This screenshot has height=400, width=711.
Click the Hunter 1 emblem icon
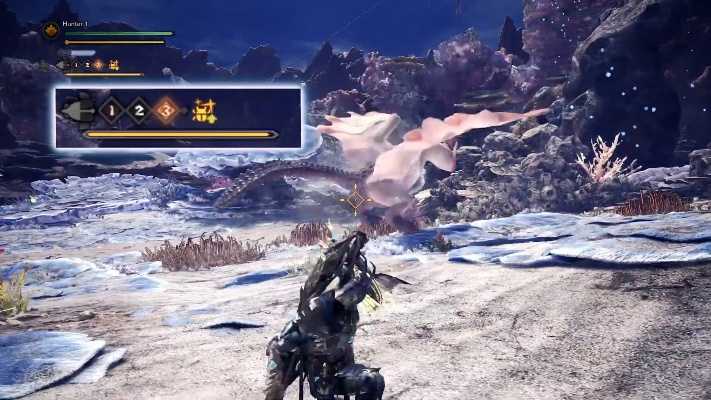click(x=50, y=31)
